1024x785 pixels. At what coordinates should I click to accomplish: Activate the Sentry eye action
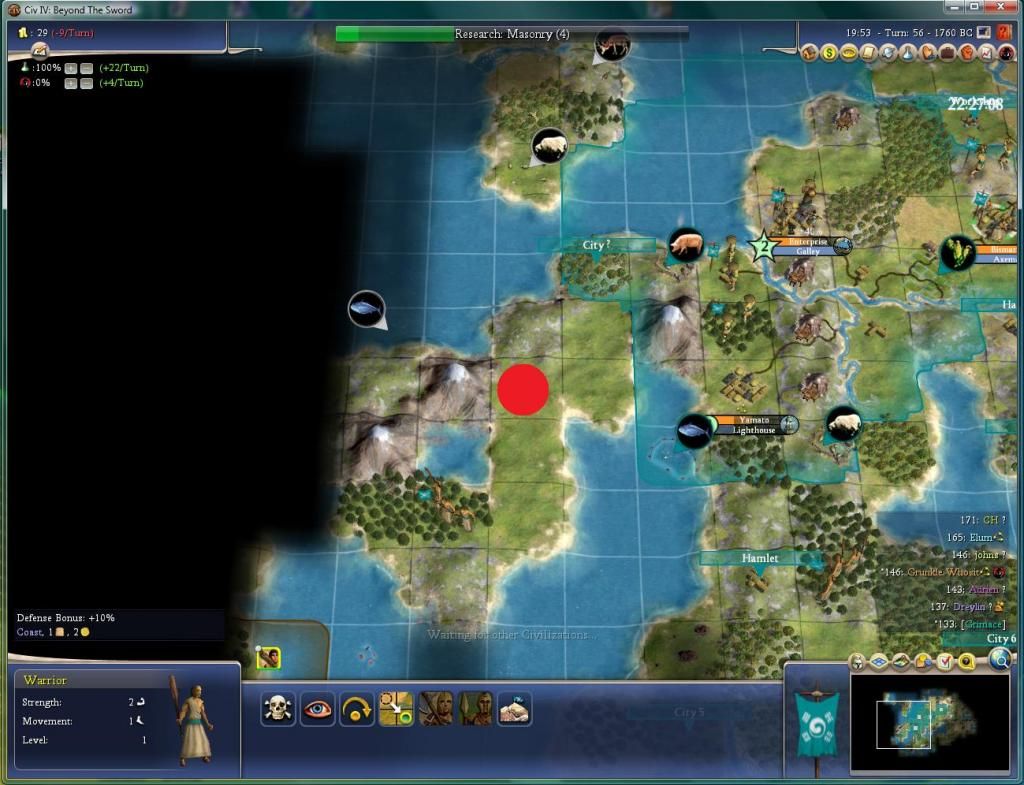[317, 708]
